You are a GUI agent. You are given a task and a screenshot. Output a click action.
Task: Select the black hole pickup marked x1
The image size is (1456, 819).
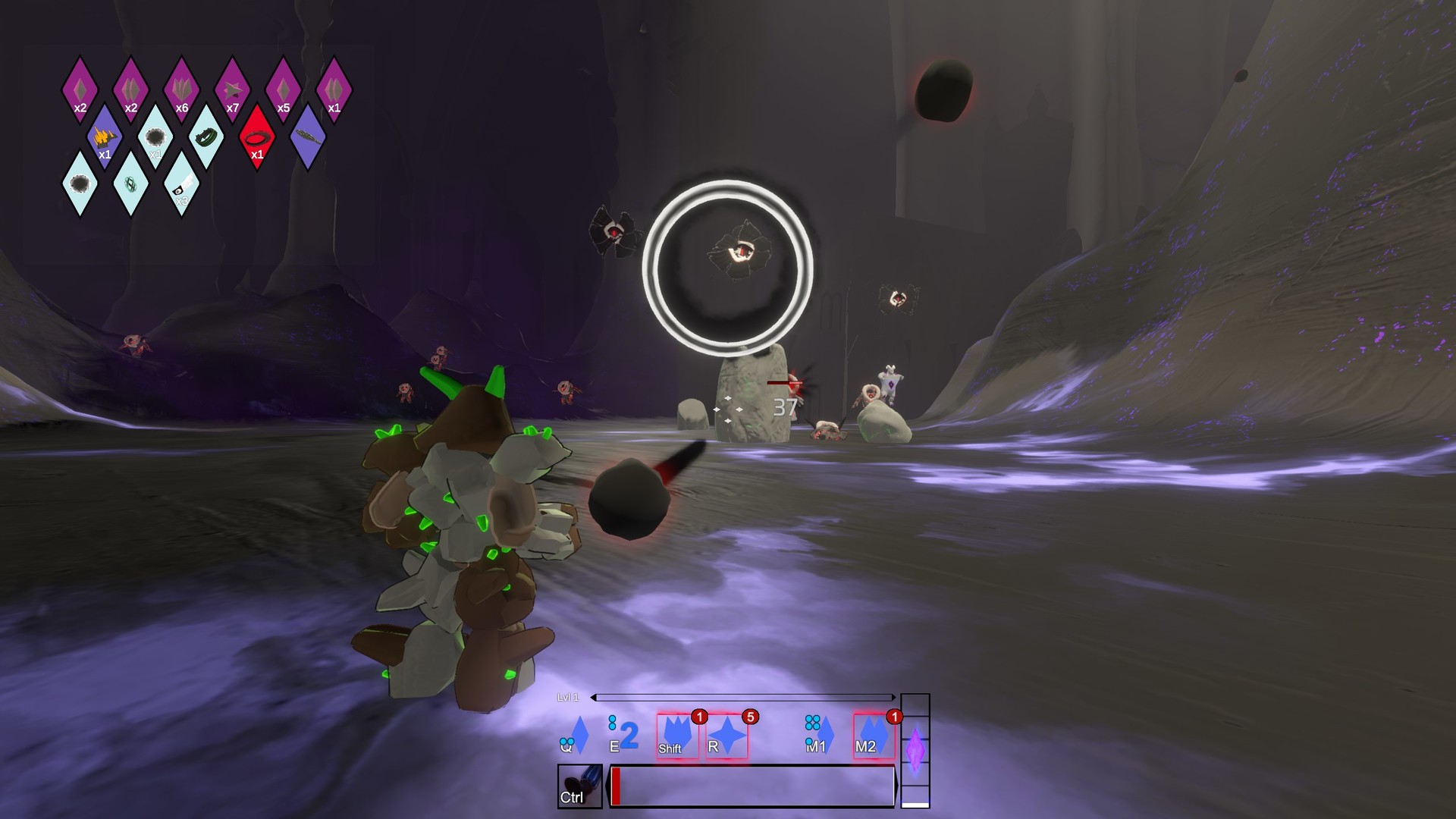tap(155, 137)
